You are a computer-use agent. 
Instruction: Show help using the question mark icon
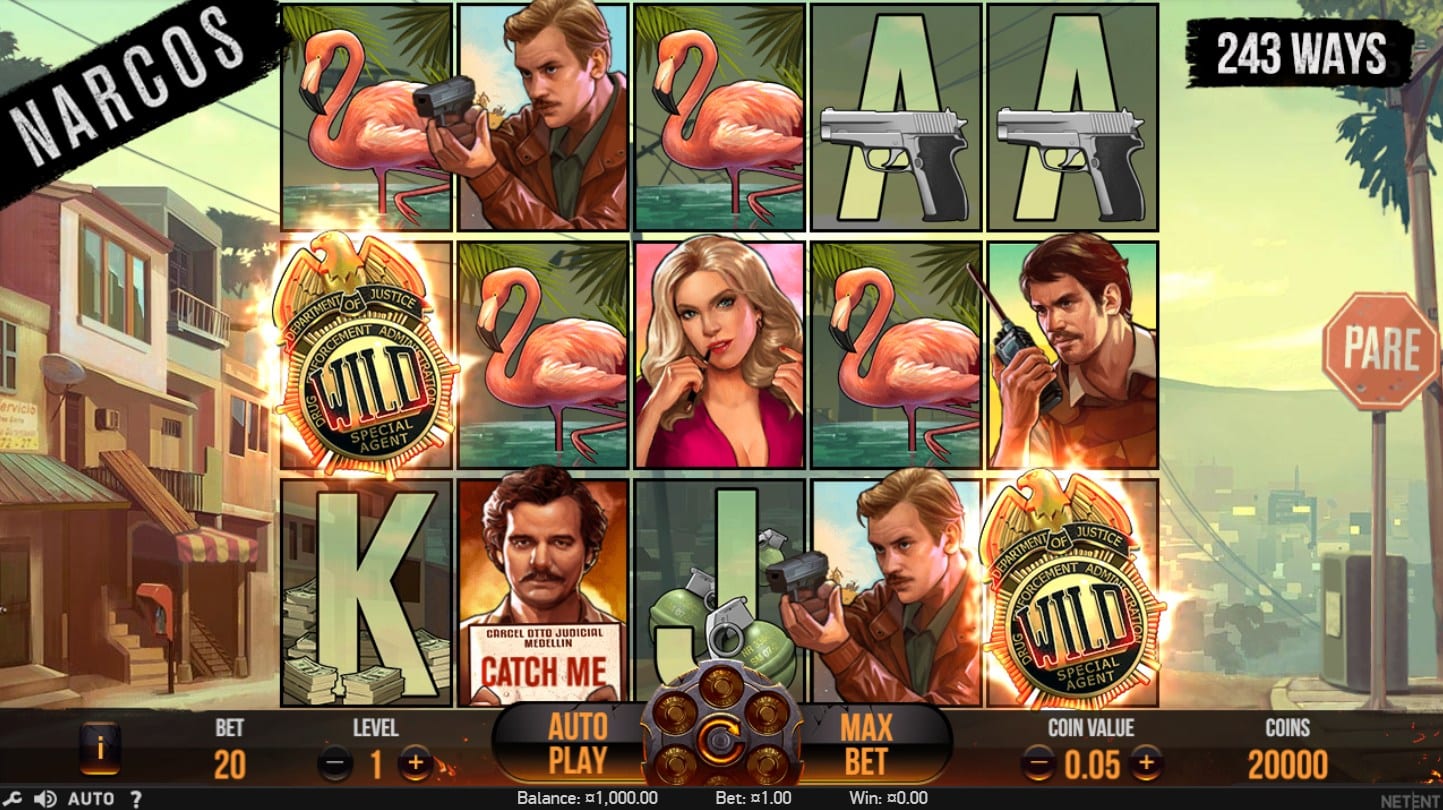[x=136, y=799]
